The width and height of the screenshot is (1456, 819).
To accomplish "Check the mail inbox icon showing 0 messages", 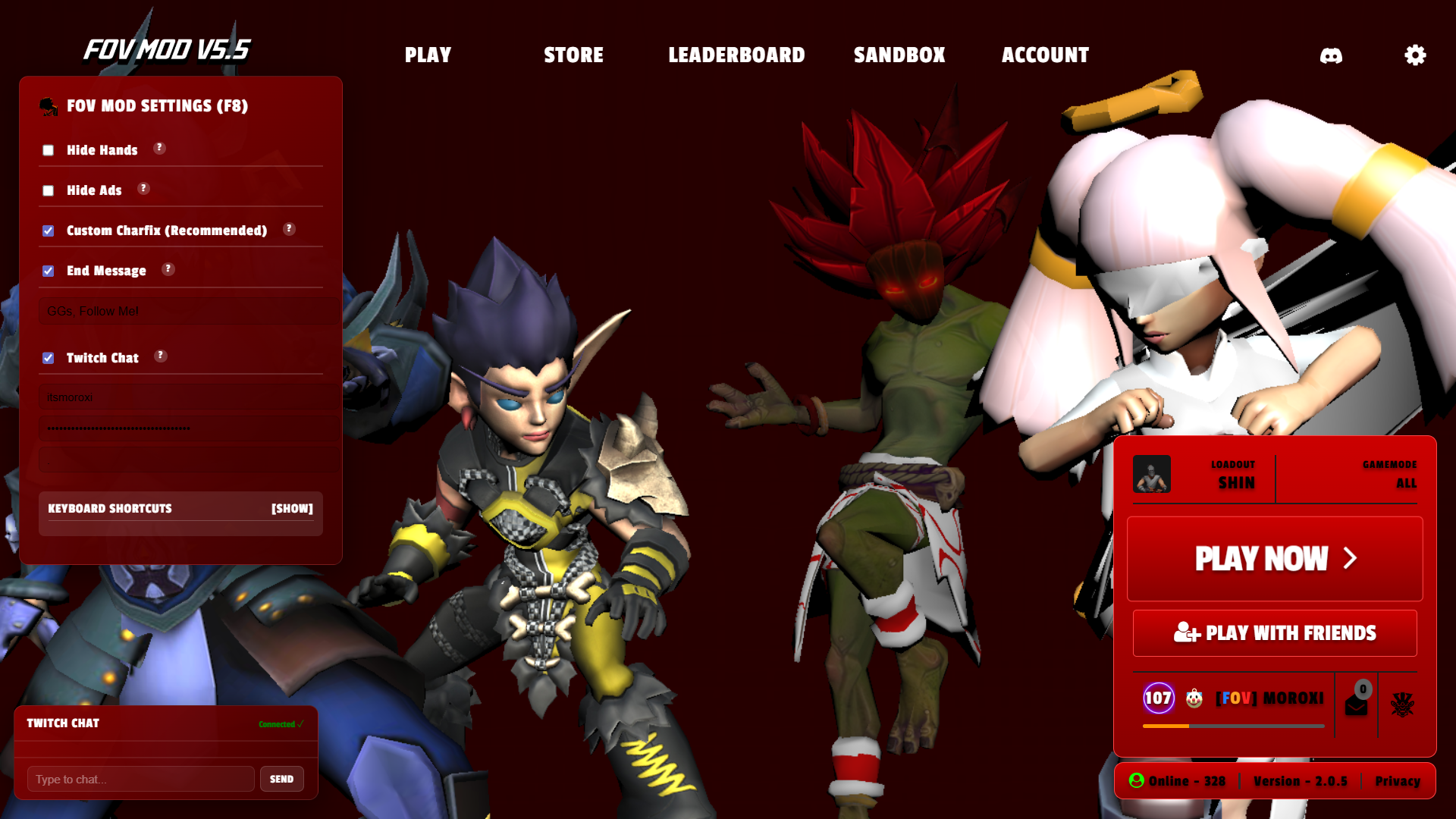I will click(1357, 704).
